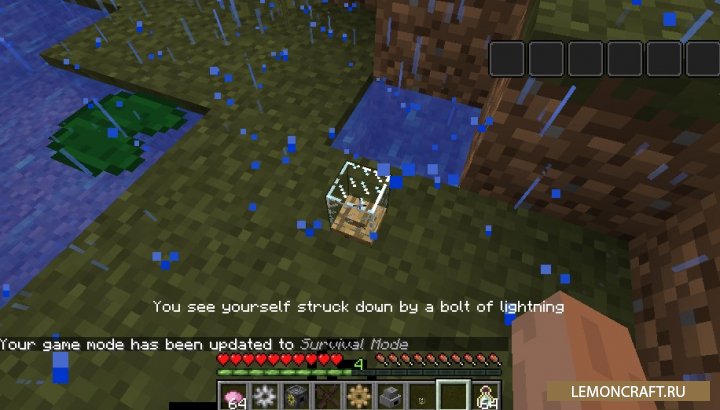Choose the potion bottle stack in the hotbar

[x=486, y=394]
